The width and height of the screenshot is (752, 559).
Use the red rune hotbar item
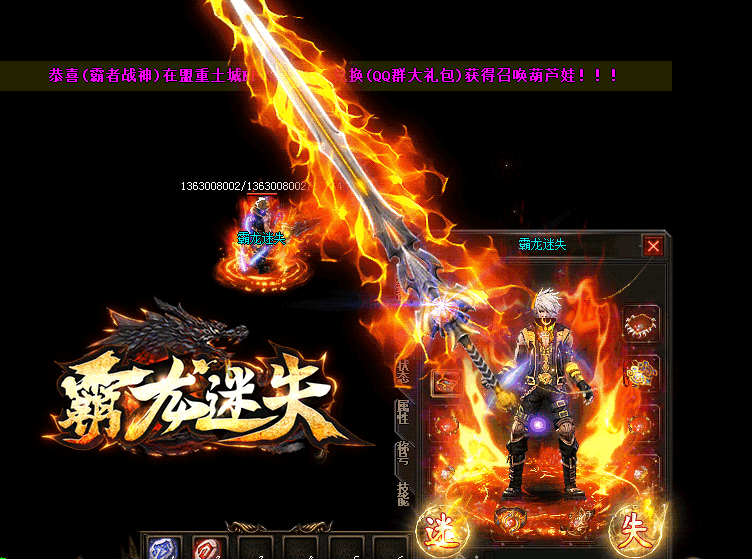[x=209, y=550]
